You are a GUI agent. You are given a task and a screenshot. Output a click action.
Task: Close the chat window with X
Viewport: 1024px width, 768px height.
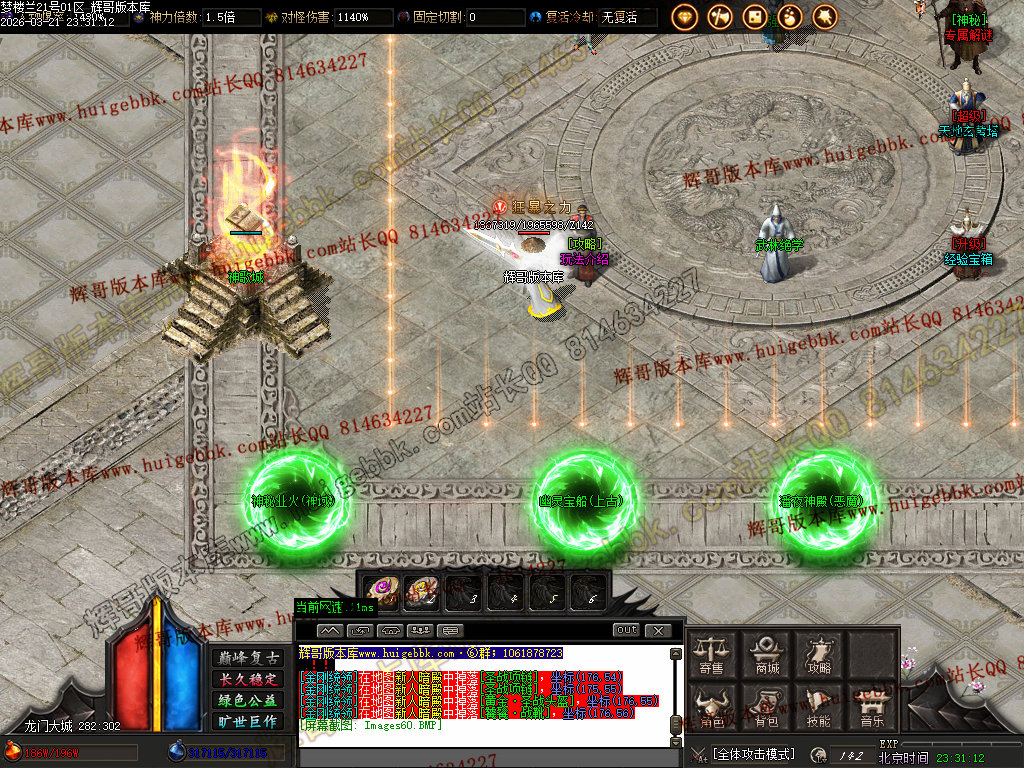(x=657, y=630)
